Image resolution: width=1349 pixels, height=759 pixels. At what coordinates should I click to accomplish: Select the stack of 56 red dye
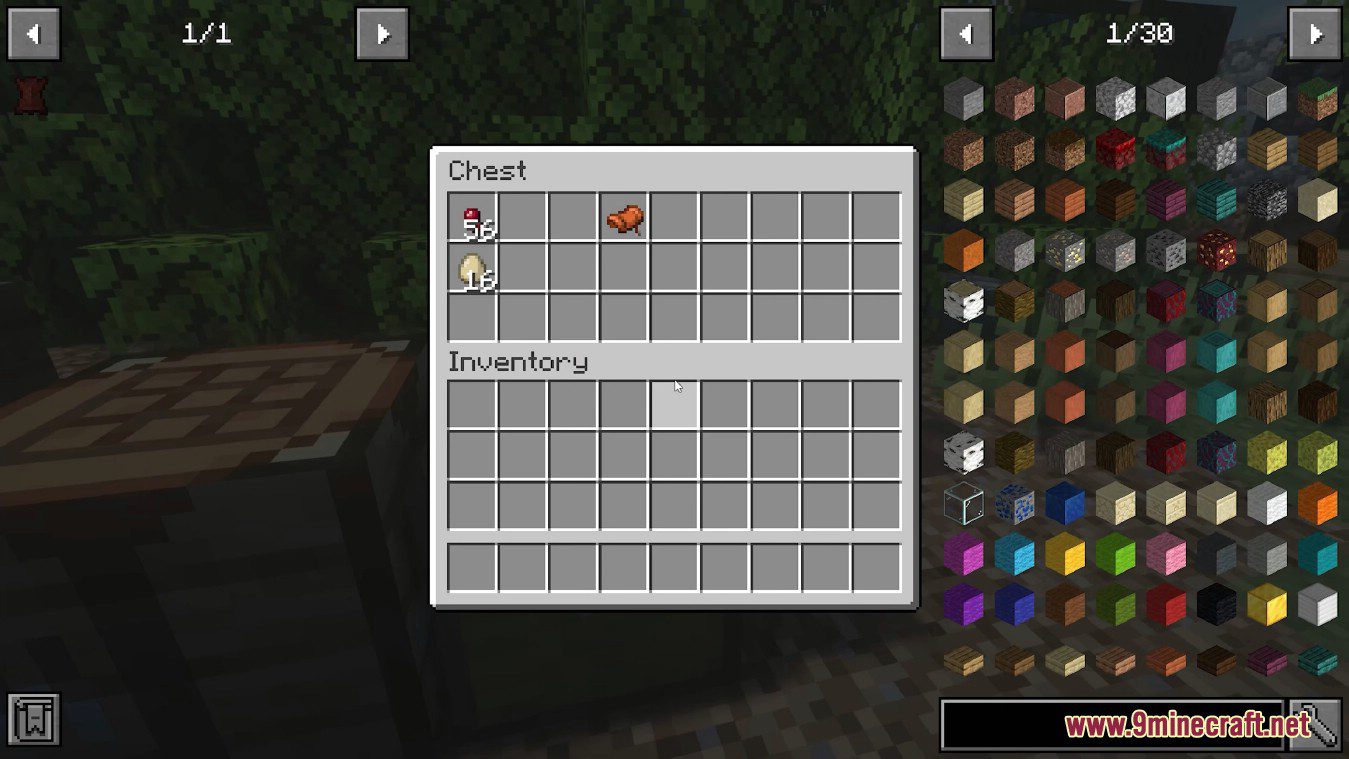[x=473, y=220]
